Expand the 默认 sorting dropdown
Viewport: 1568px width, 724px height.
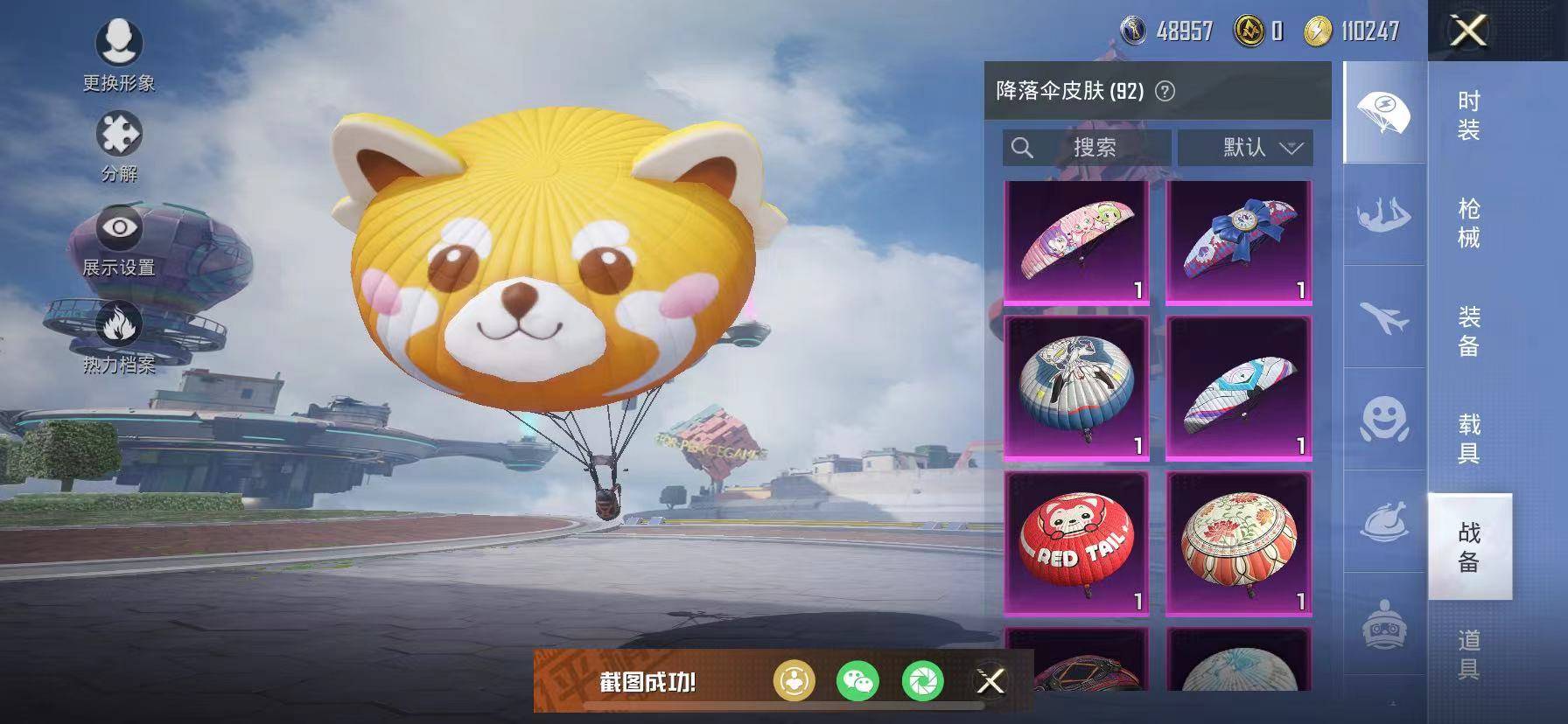1246,148
